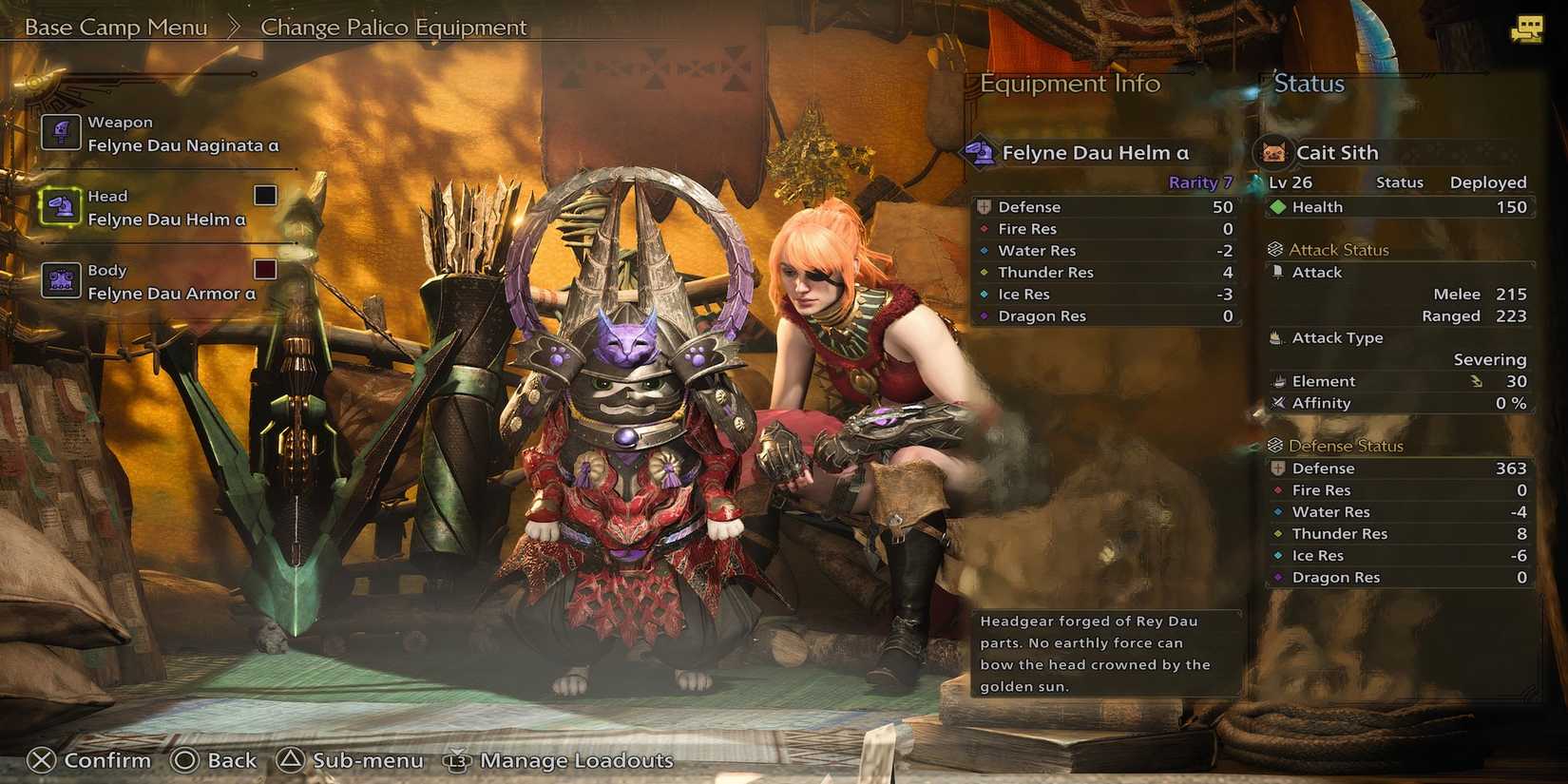Image resolution: width=1568 pixels, height=784 pixels.
Task: Click the Dragon Res diamond under Defense Status
Action: tap(1278, 577)
